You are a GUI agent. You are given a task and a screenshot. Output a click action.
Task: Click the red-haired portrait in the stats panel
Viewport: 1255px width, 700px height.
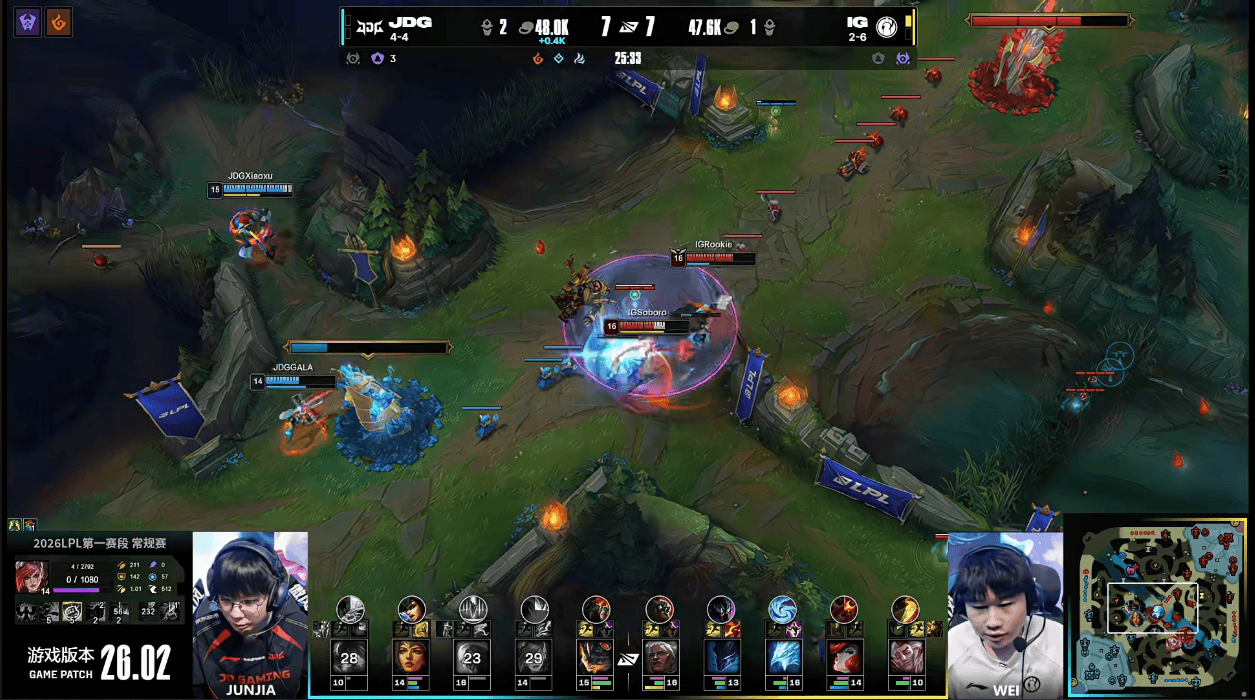(31, 577)
